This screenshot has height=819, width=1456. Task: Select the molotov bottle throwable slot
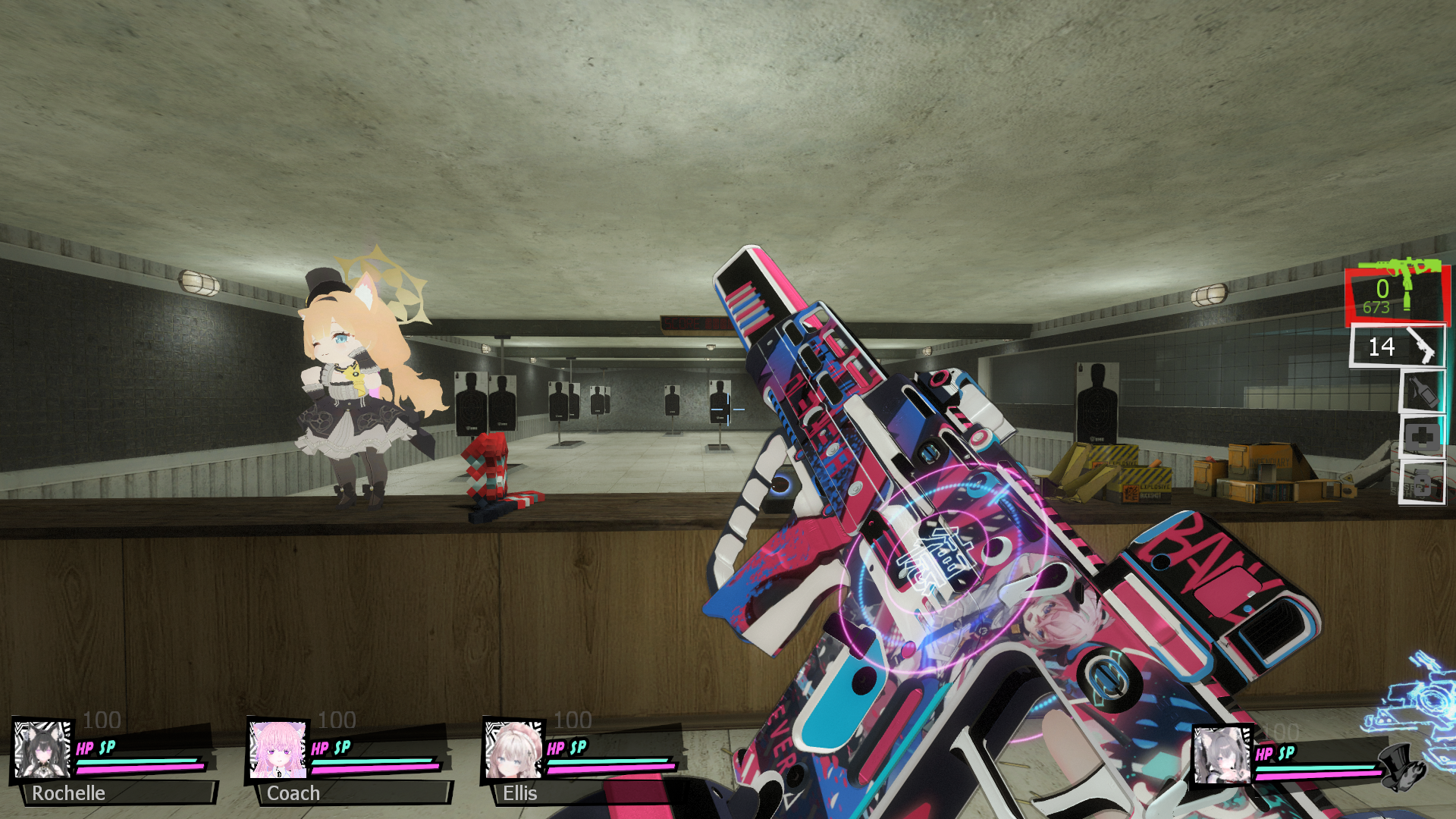[x=1422, y=391]
